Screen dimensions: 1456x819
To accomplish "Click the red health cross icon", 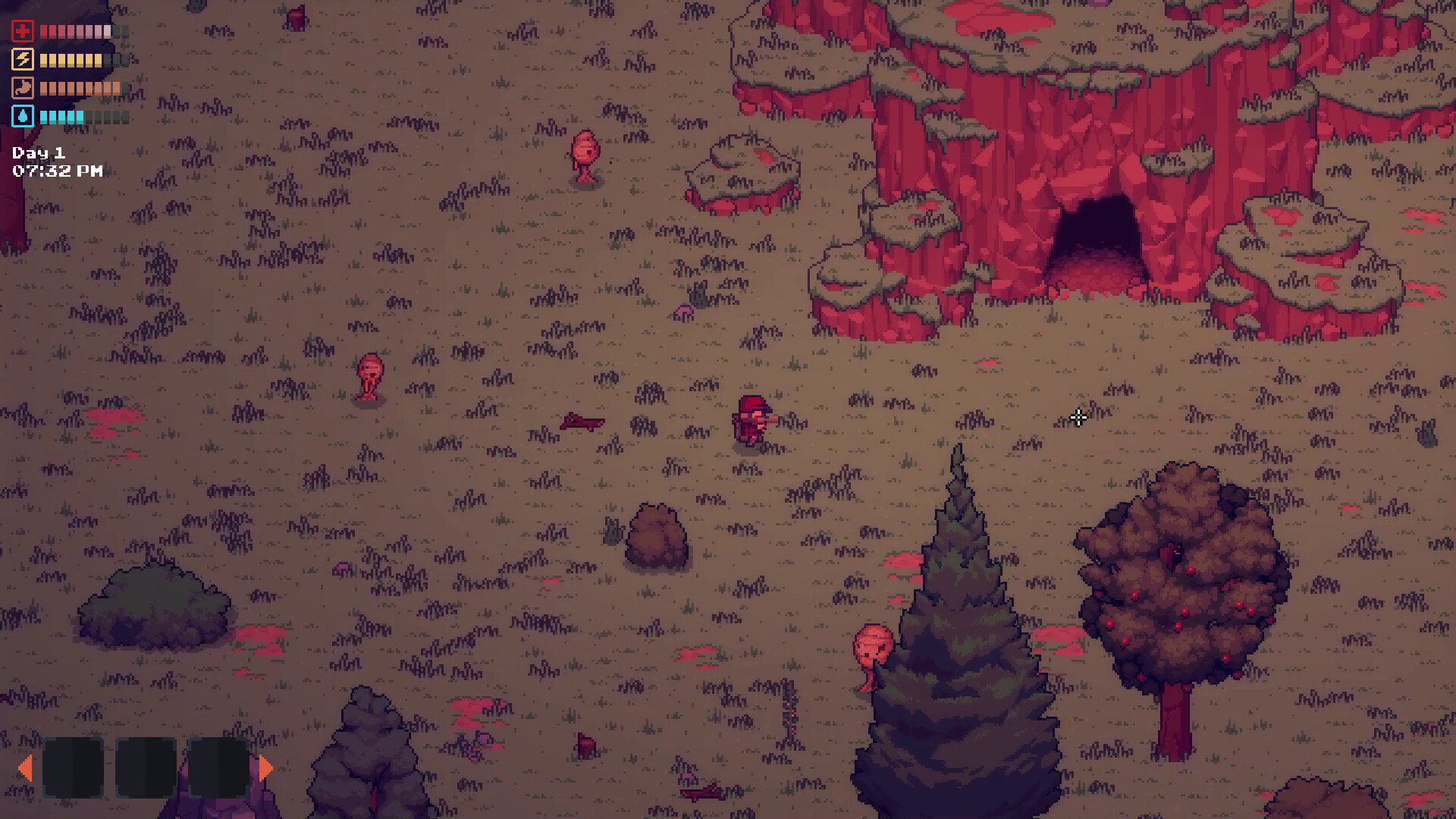I will 22,31.
